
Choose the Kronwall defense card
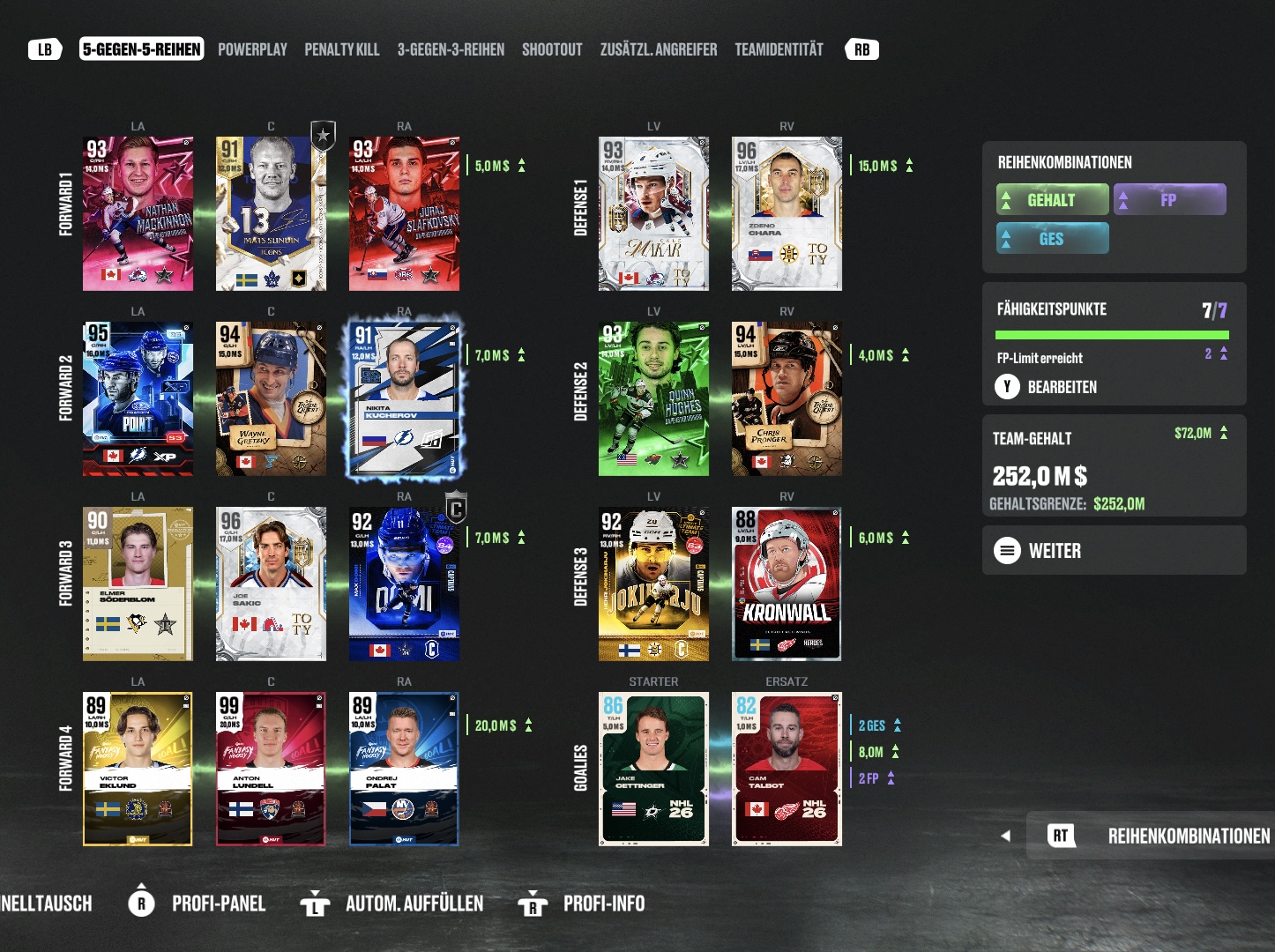(x=787, y=584)
